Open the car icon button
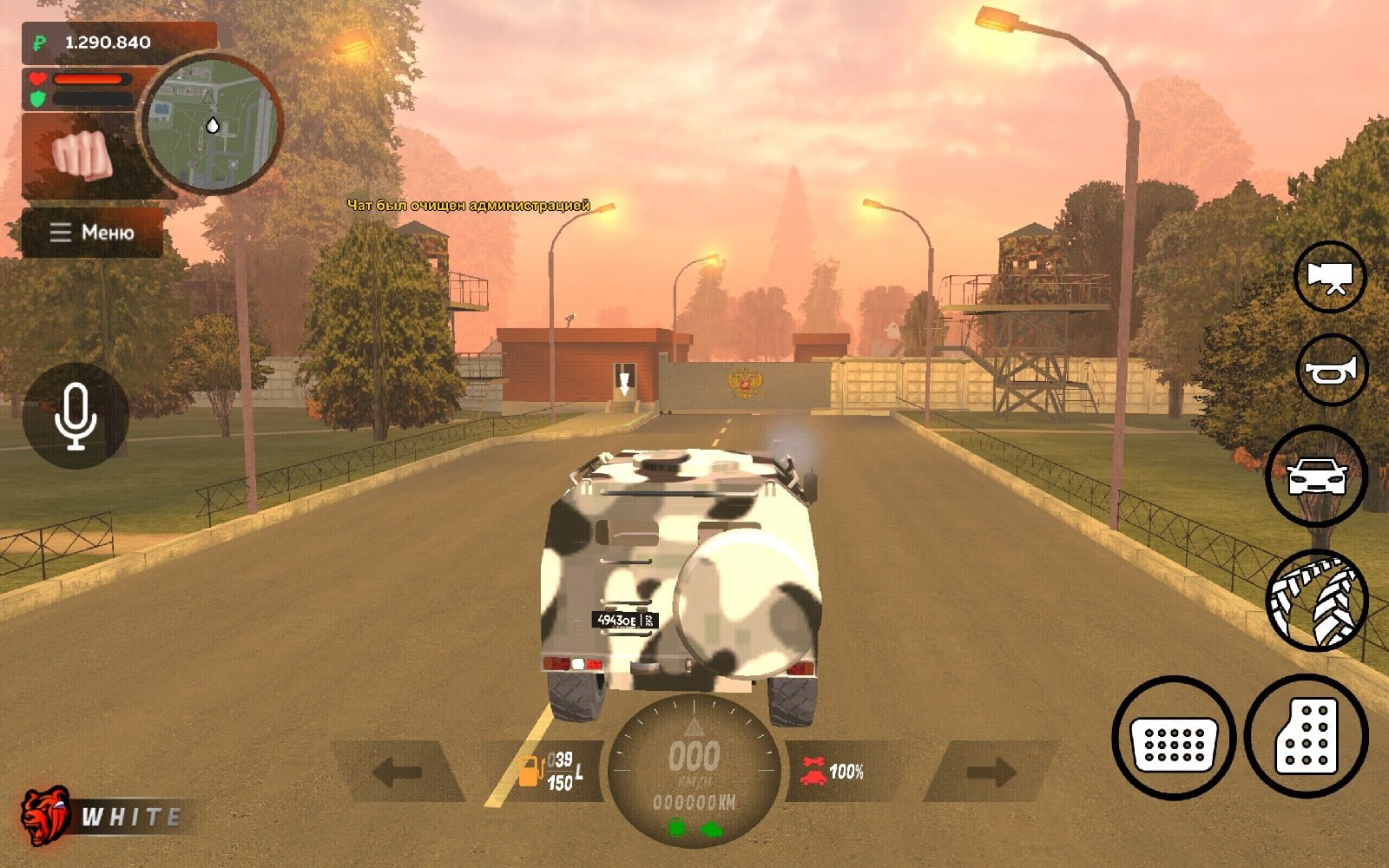1389x868 pixels. 1316,477
